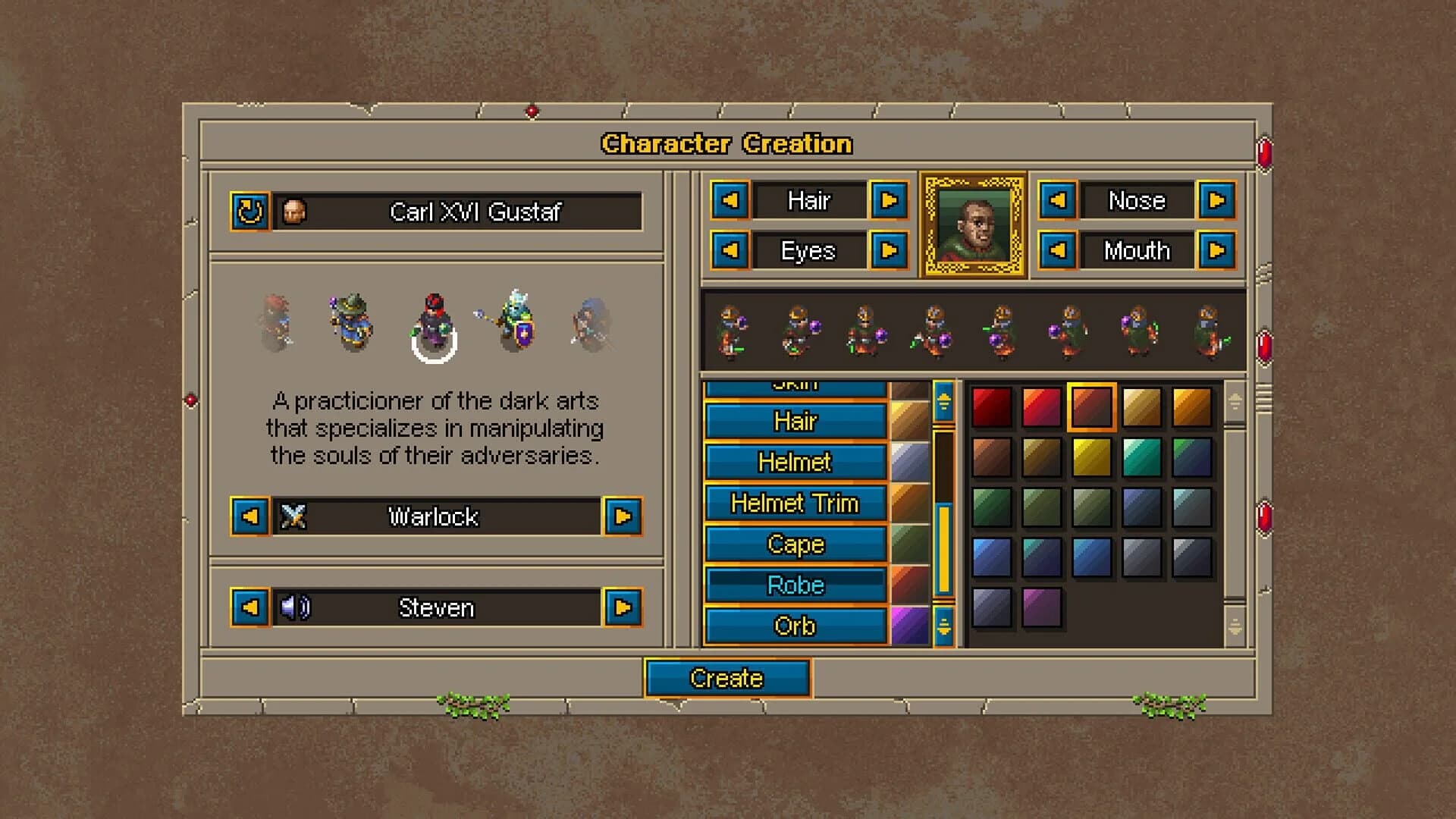Click the randomize character icon
The width and height of the screenshot is (1456, 819).
pyautogui.click(x=250, y=213)
